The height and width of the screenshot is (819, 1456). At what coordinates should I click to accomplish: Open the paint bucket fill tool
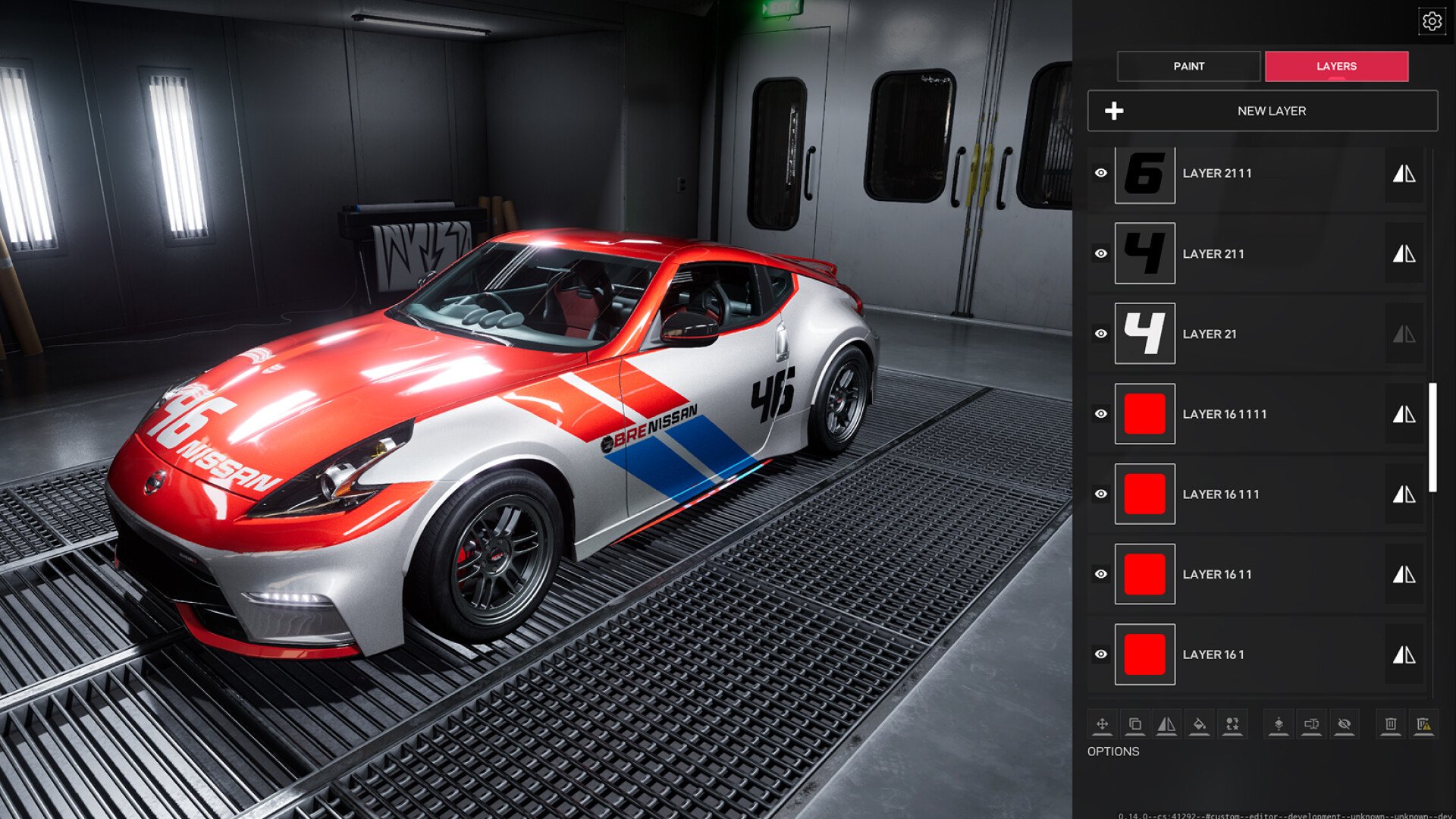pos(1200,724)
